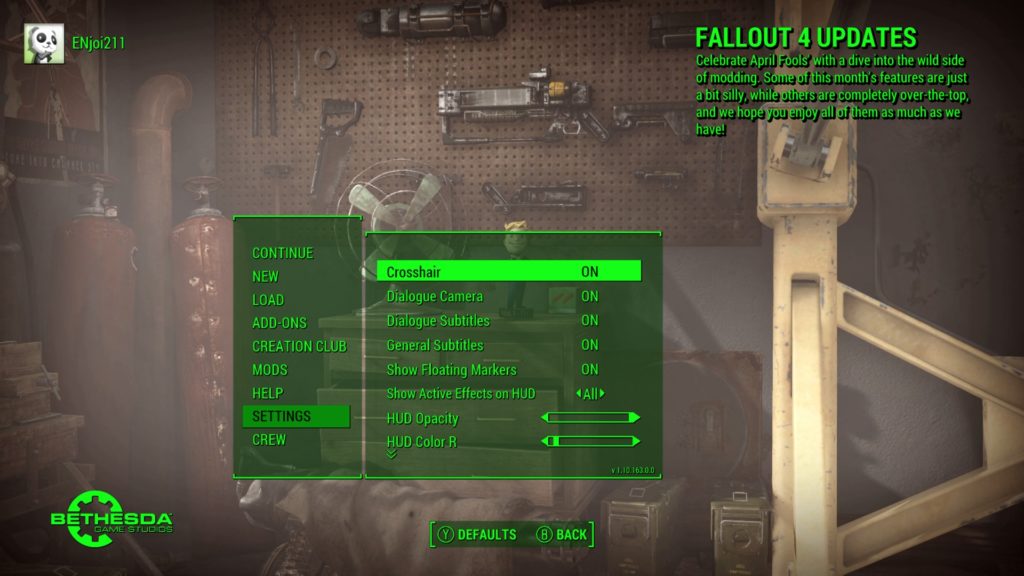Click the ENjoi211 panda profile avatar
The height and width of the screenshot is (576, 1024).
(x=44, y=43)
